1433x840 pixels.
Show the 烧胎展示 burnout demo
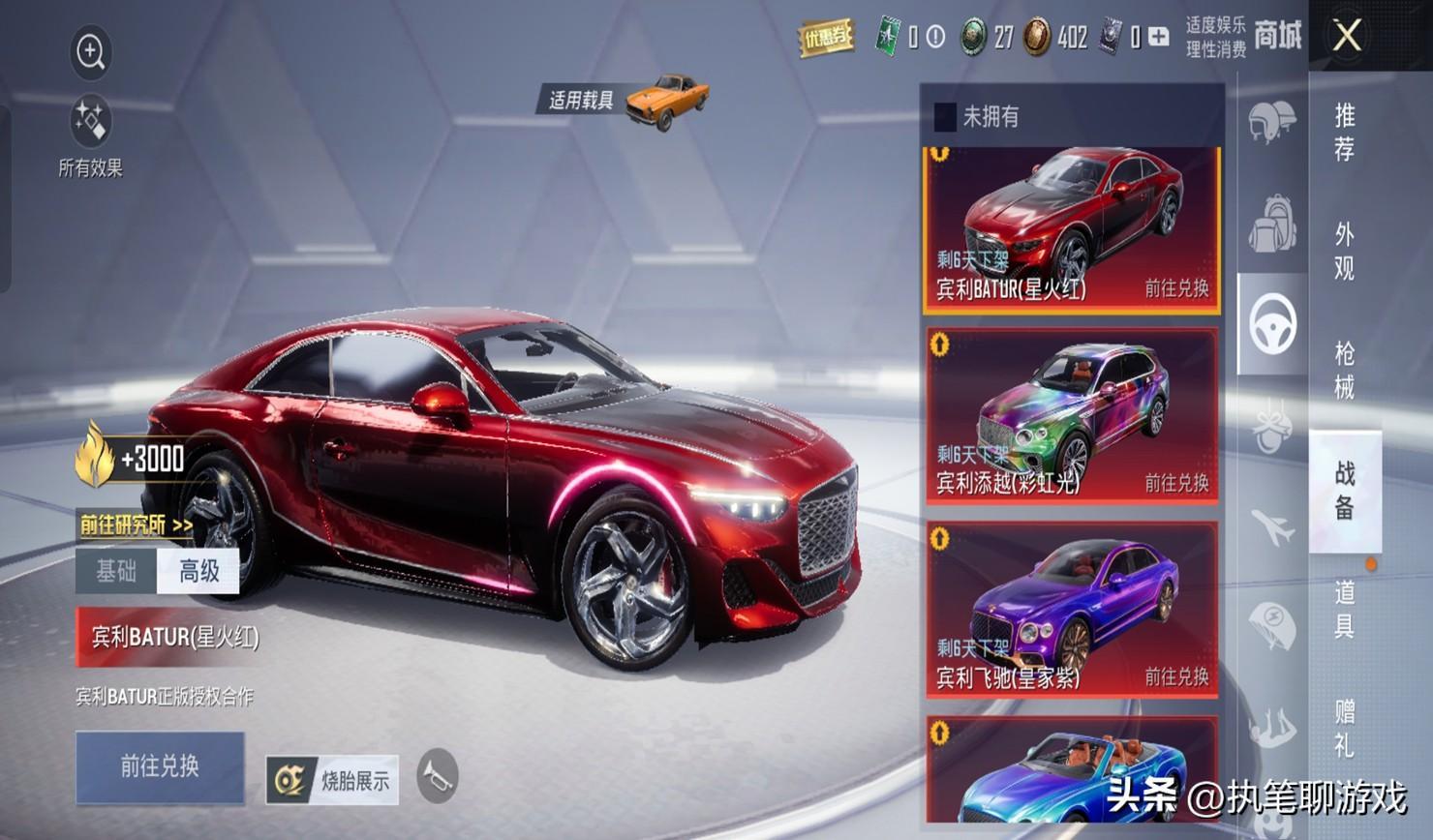[332, 780]
